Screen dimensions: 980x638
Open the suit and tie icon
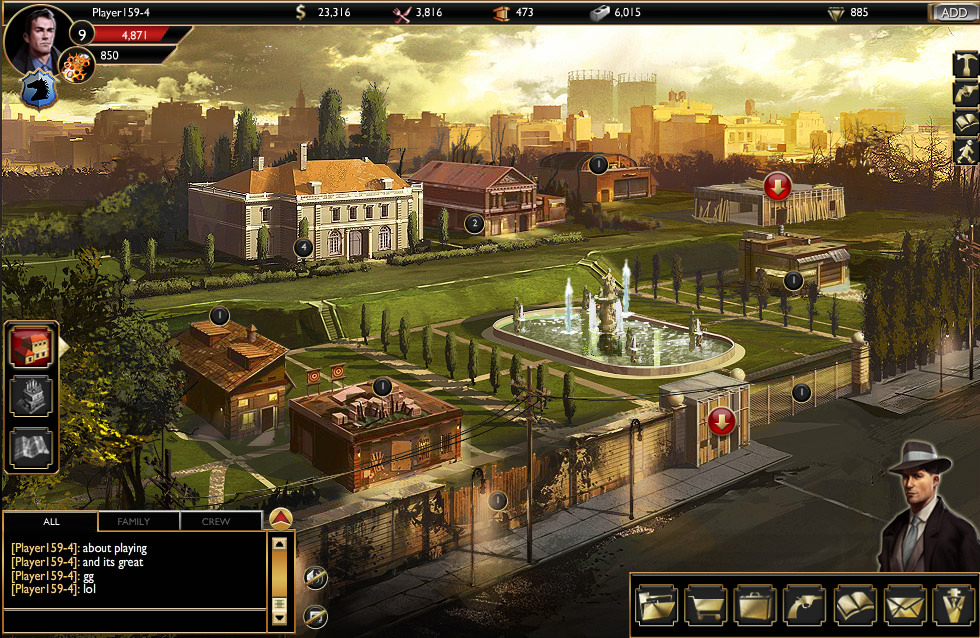pos(952,605)
